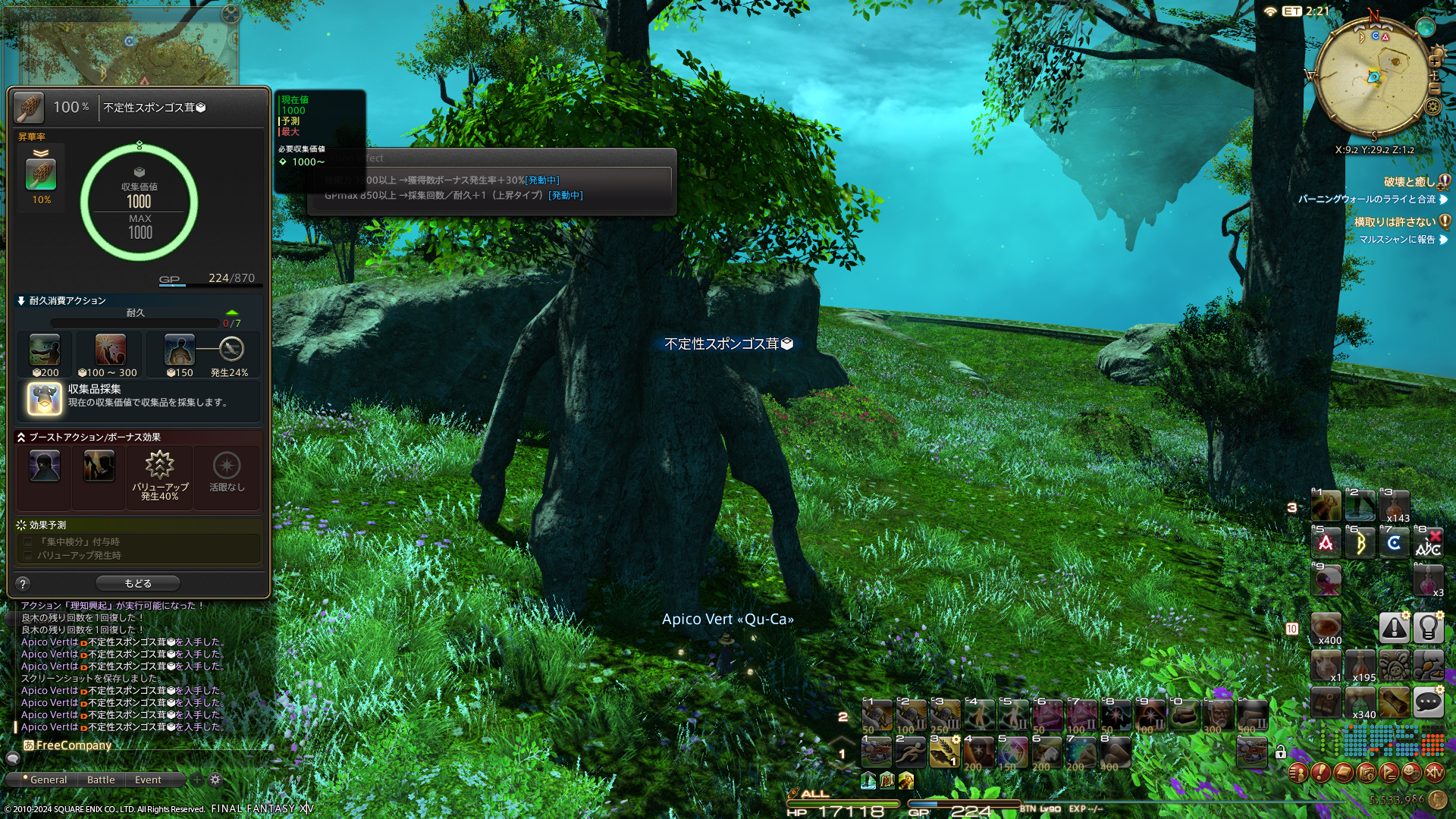Screen dimensions: 1456x819
Task: Use the x400 food item slot
Action: click(1326, 628)
